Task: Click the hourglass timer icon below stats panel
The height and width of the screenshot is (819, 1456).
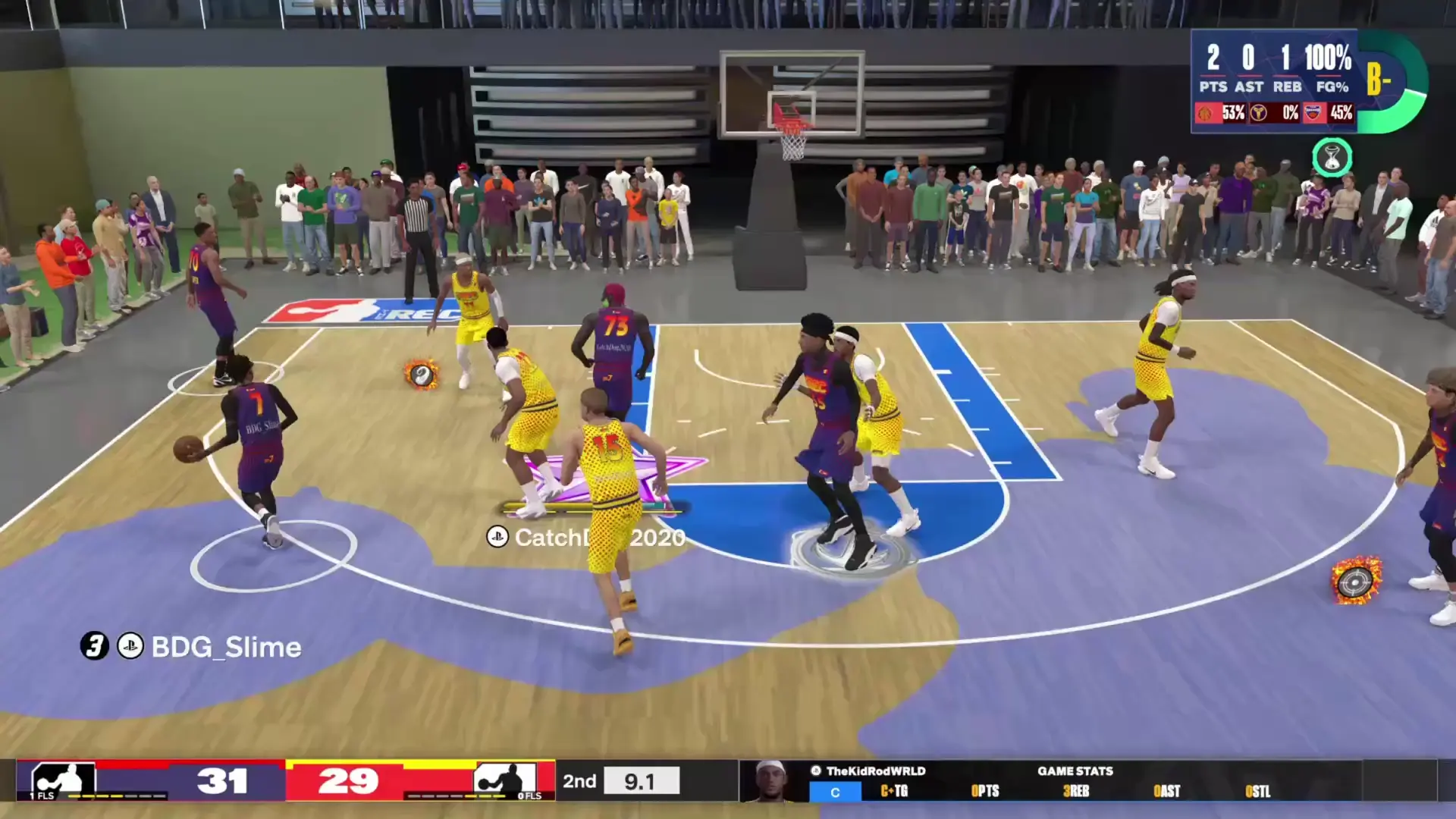Action: pyautogui.click(x=1332, y=157)
